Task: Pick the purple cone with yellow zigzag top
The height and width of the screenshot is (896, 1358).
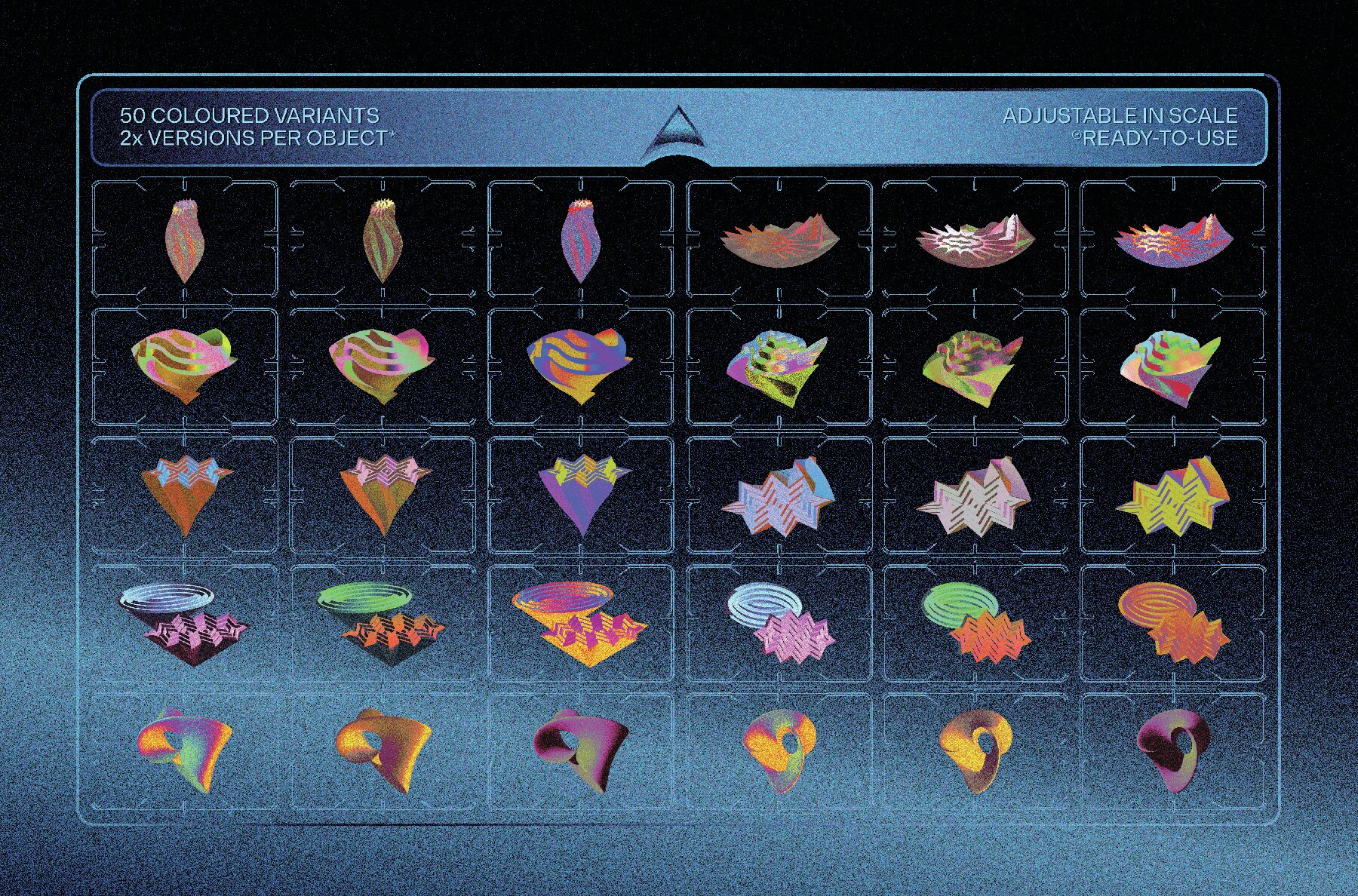Action: click(579, 492)
